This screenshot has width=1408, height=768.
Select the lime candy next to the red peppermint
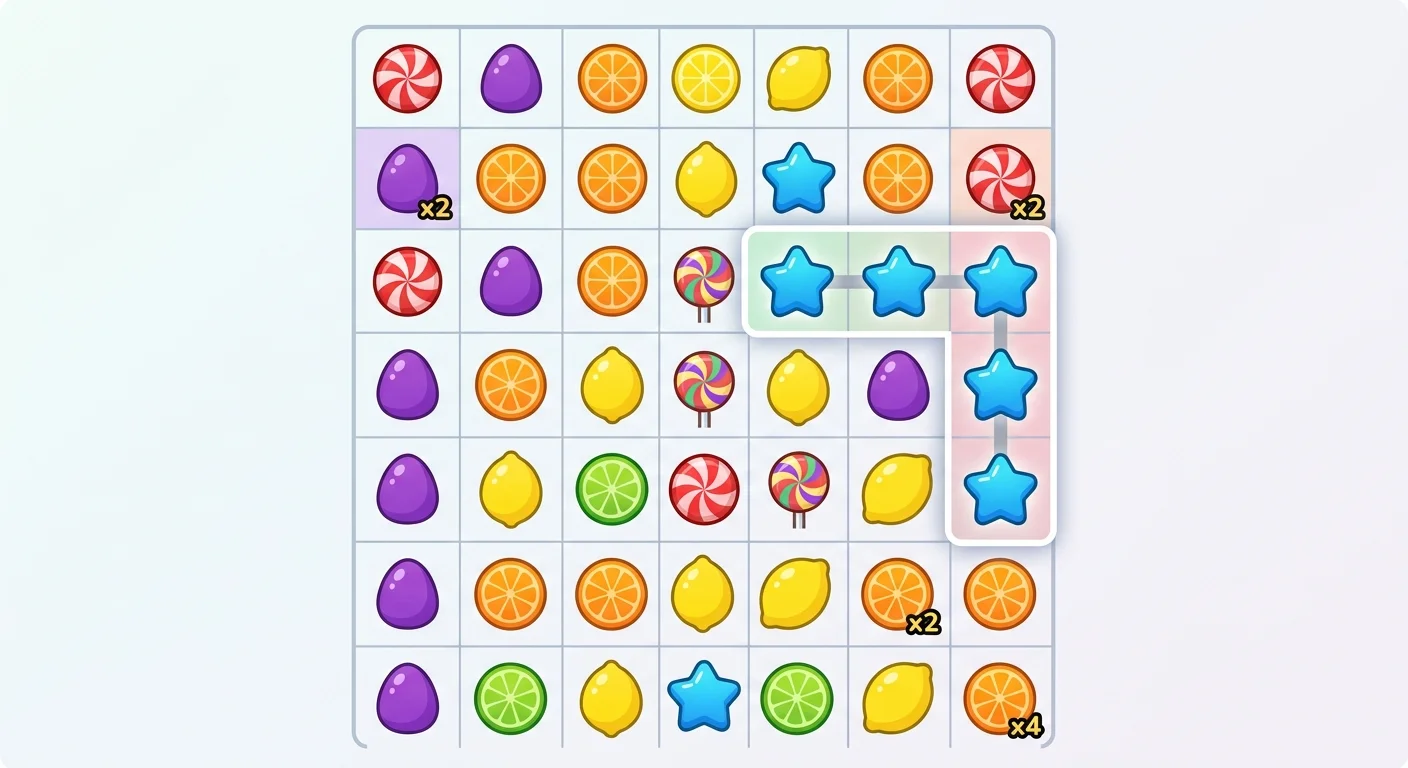point(611,489)
